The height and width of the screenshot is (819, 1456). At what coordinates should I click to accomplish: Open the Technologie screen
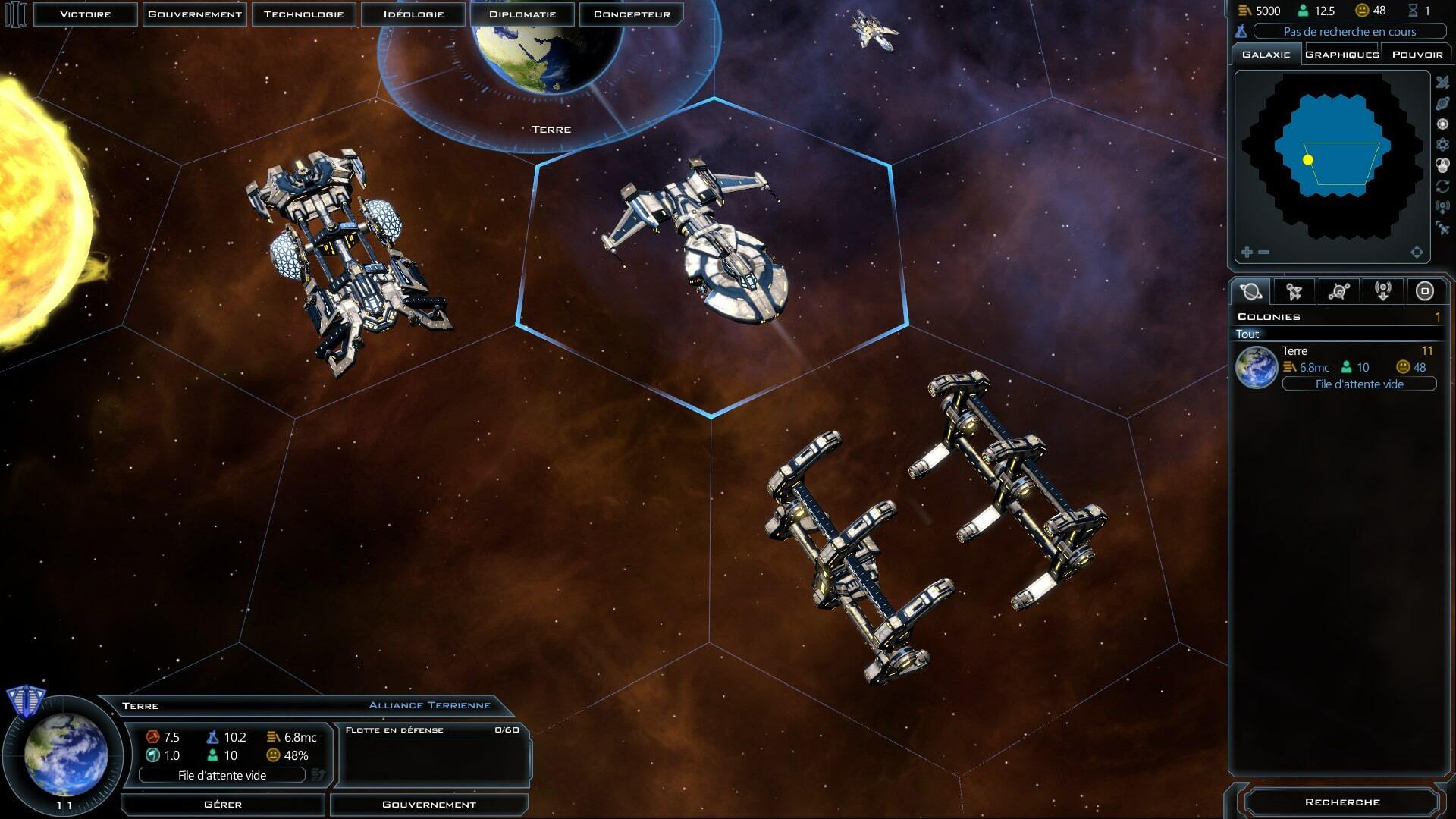click(304, 14)
